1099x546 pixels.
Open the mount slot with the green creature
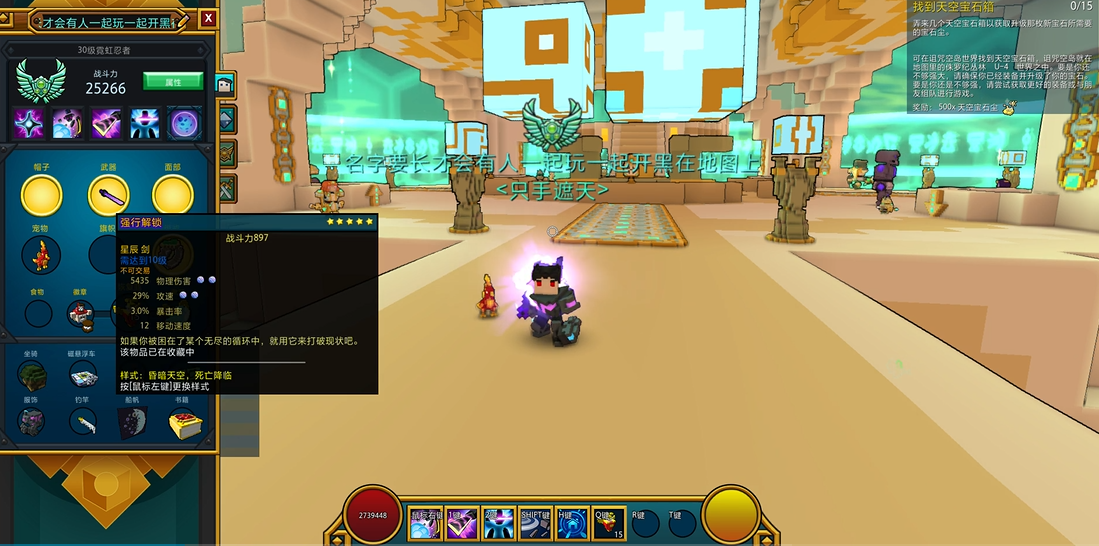(x=31, y=376)
